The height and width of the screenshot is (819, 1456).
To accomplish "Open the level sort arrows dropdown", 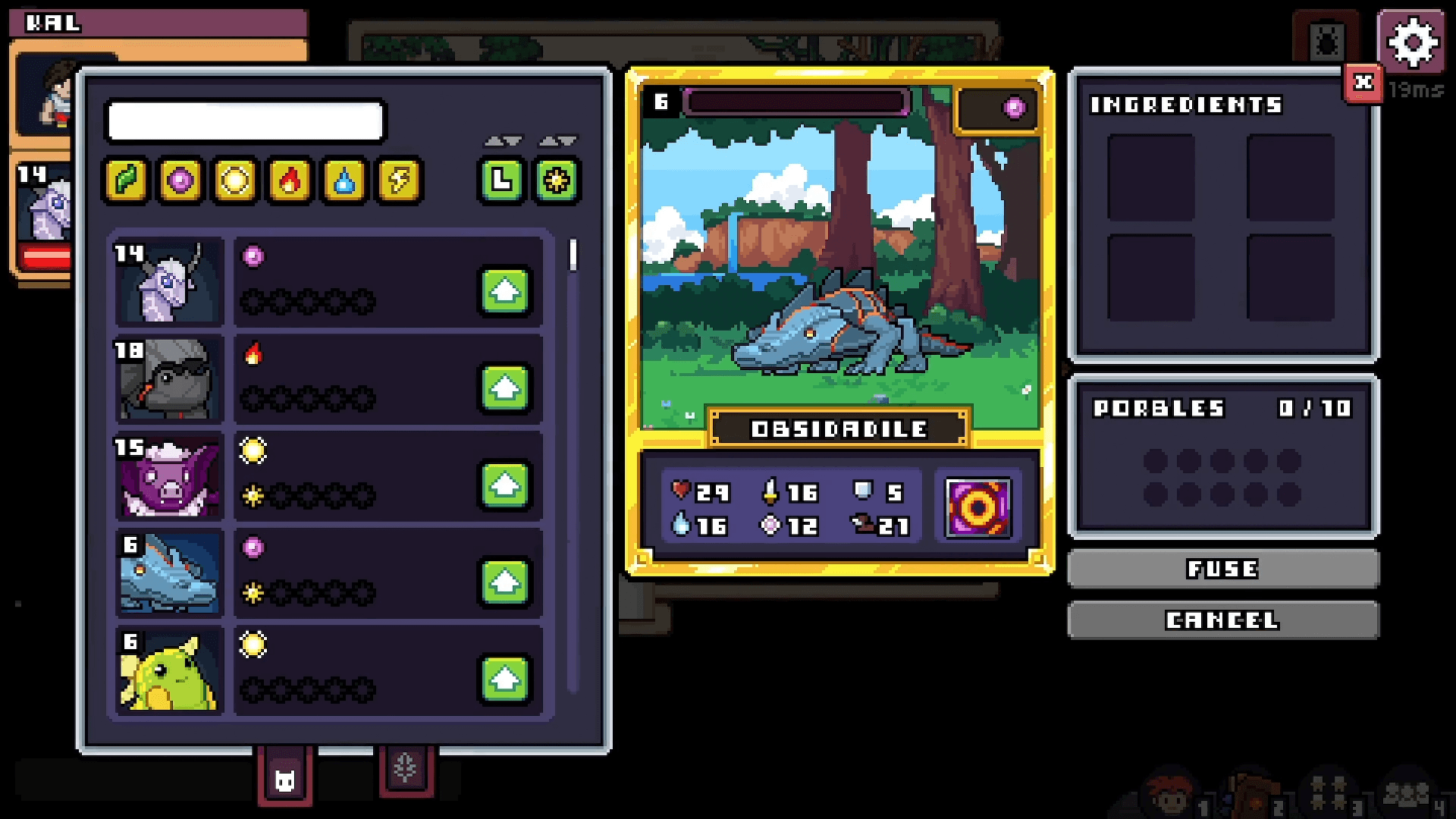I will [x=501, y=140].
